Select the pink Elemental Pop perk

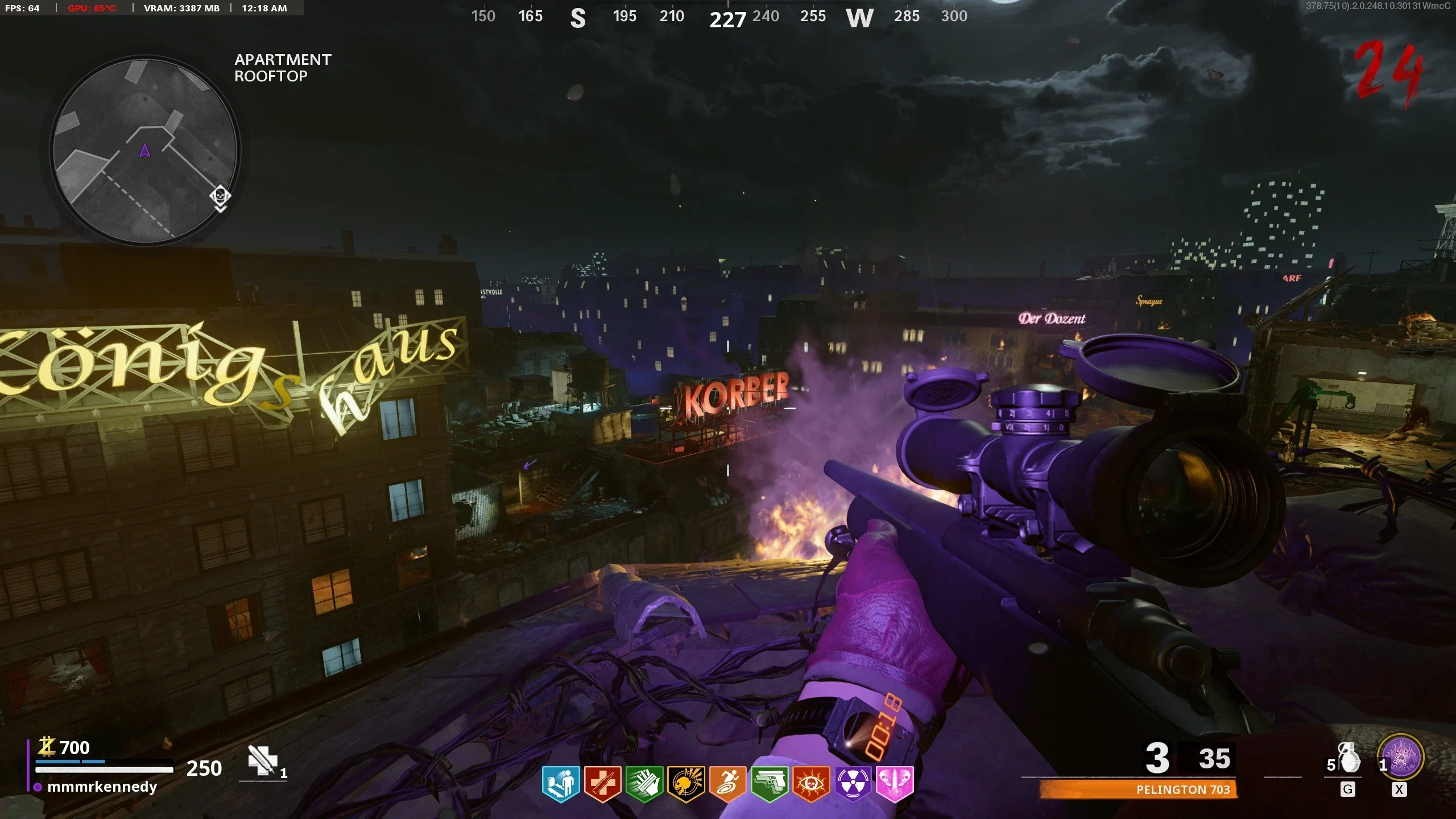click(x=895, y=783)
